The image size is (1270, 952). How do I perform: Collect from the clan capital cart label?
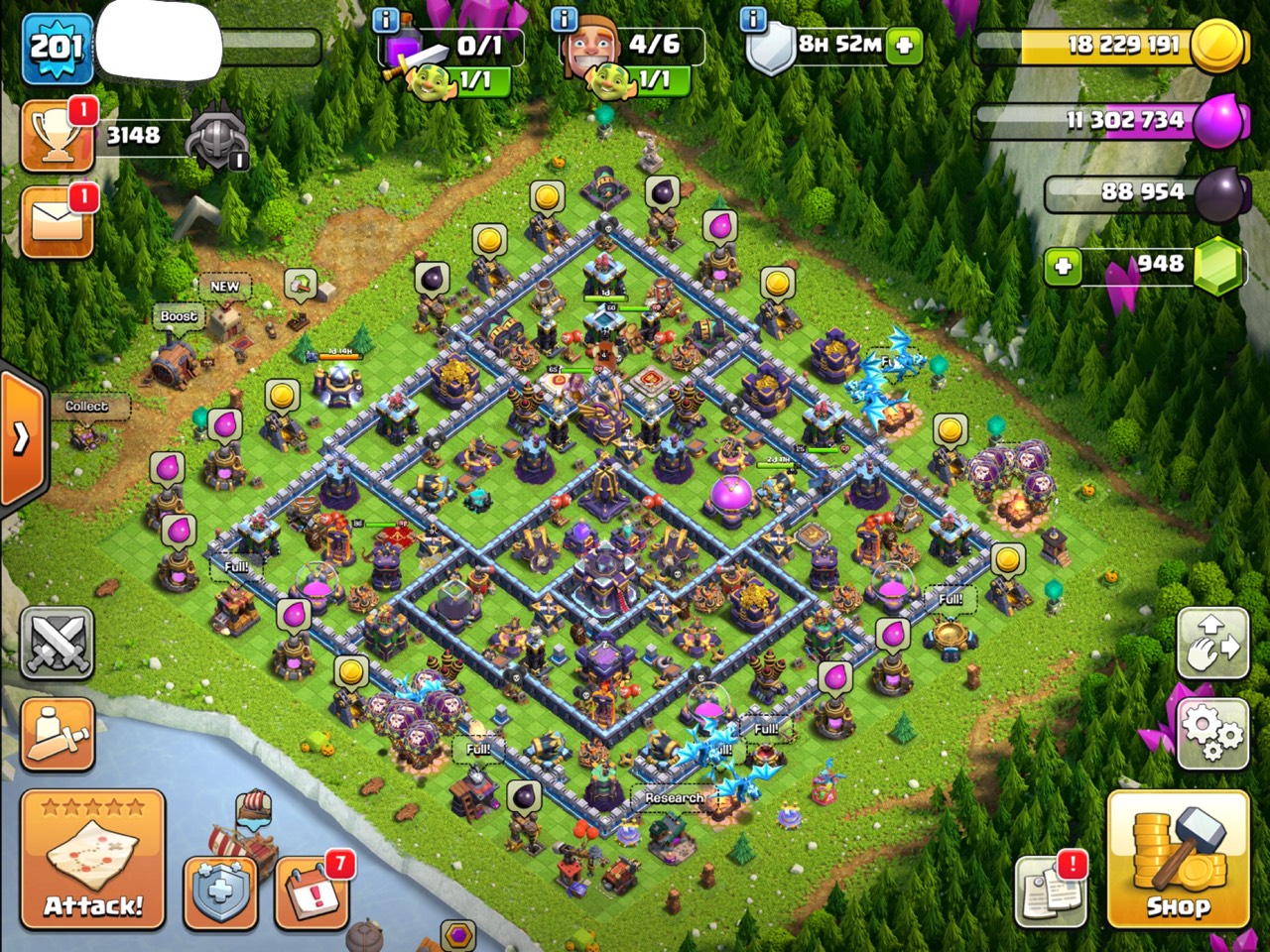tap(86, 406)
